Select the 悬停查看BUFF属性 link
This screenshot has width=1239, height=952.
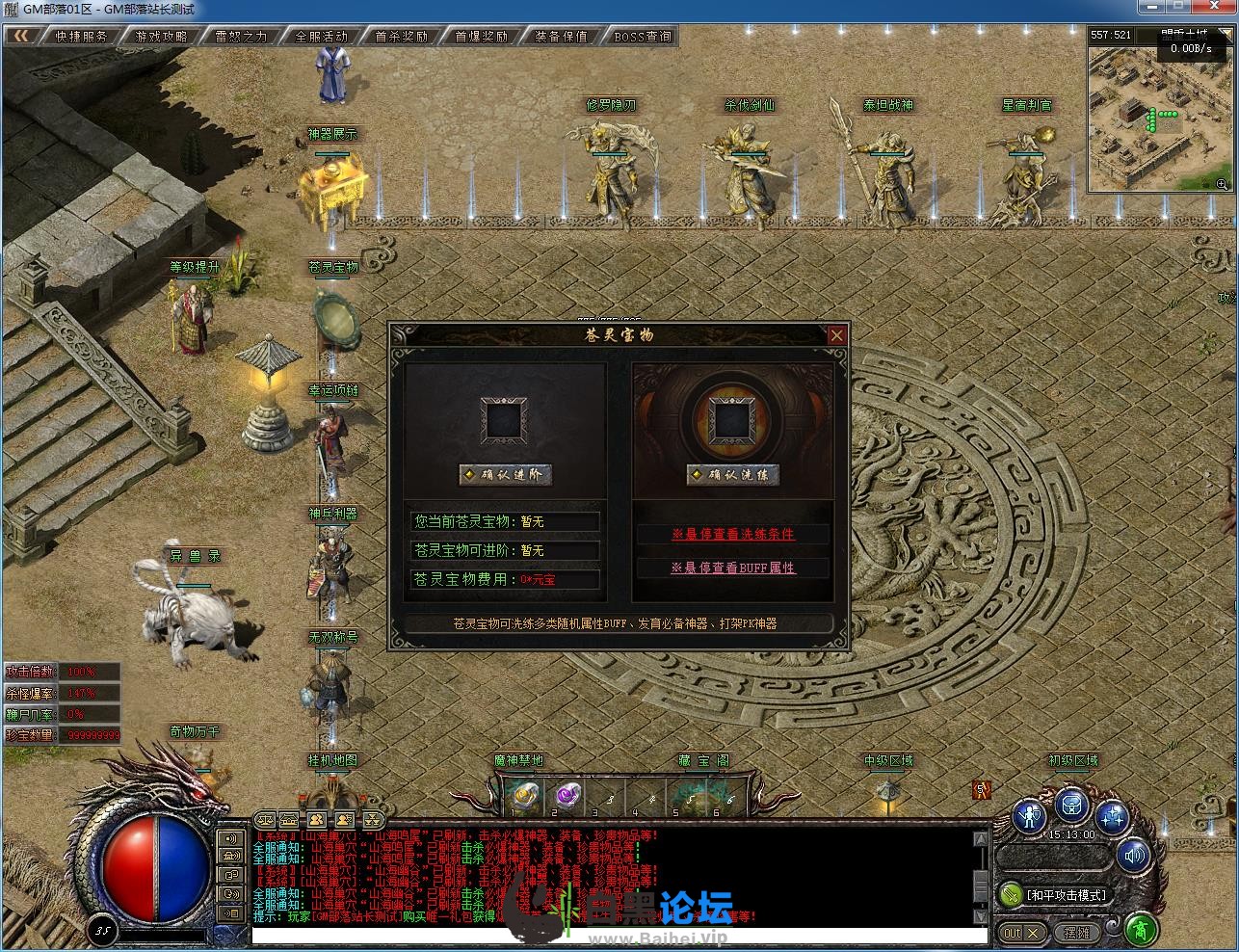point(733,568)
